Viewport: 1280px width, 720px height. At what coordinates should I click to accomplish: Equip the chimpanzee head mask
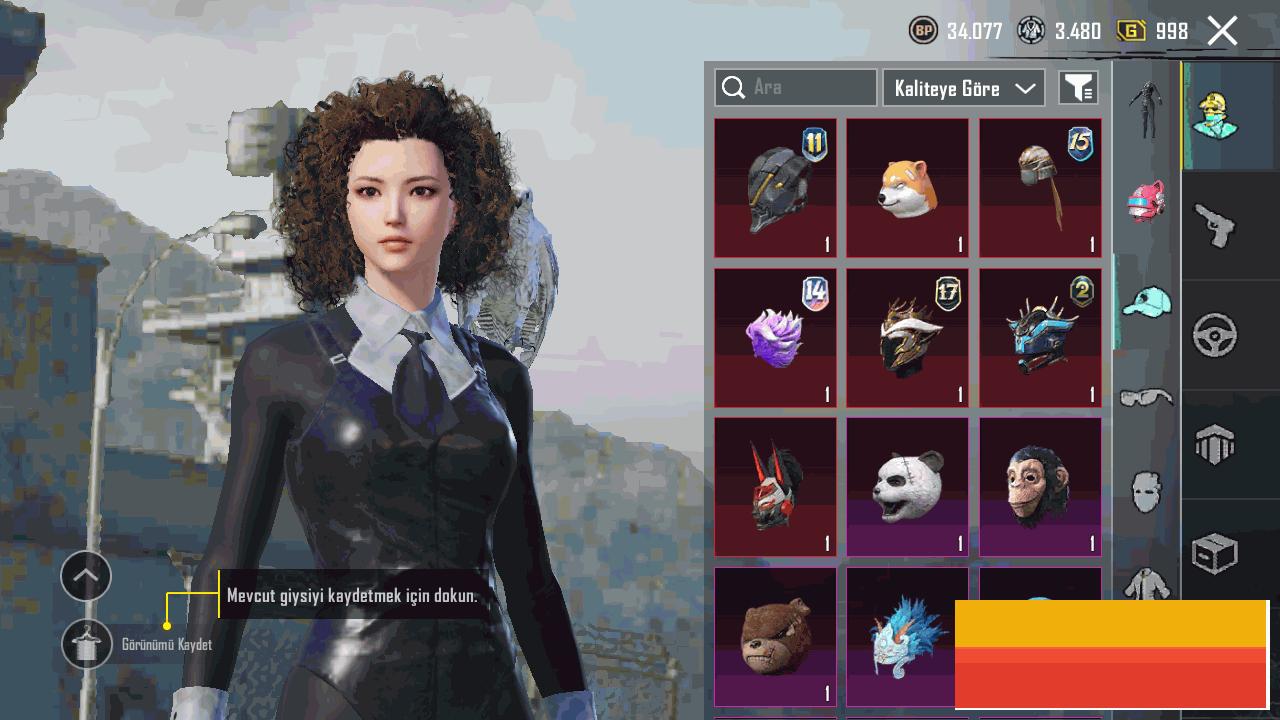(1039, 487)
